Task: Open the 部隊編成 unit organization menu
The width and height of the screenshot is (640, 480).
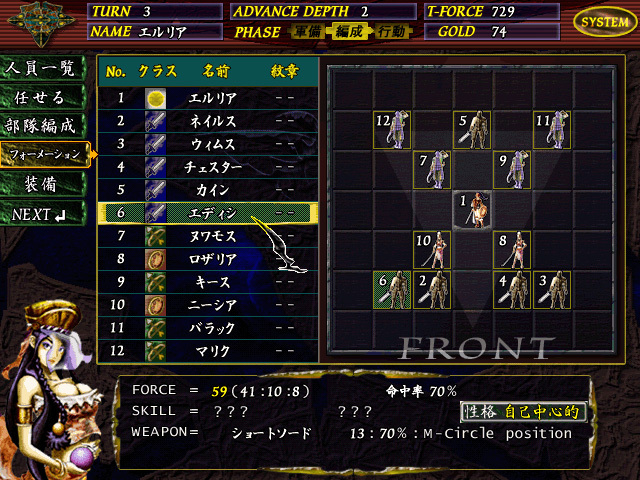Action: [41, 127]
